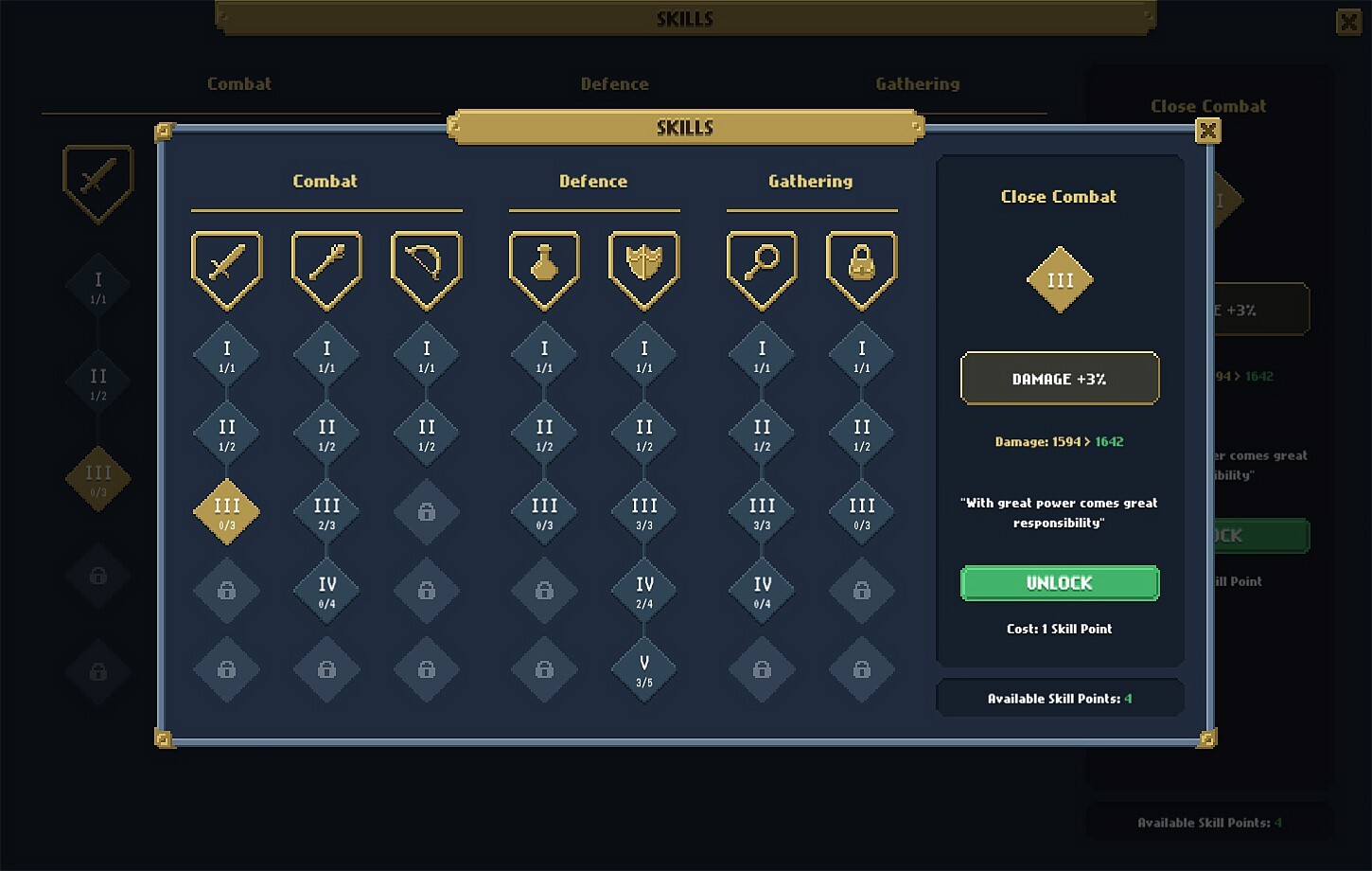Click a locked padlock node below Close Combat III
The height and width of the screenshot is (871, 1372).
click(x=226, y=591)
